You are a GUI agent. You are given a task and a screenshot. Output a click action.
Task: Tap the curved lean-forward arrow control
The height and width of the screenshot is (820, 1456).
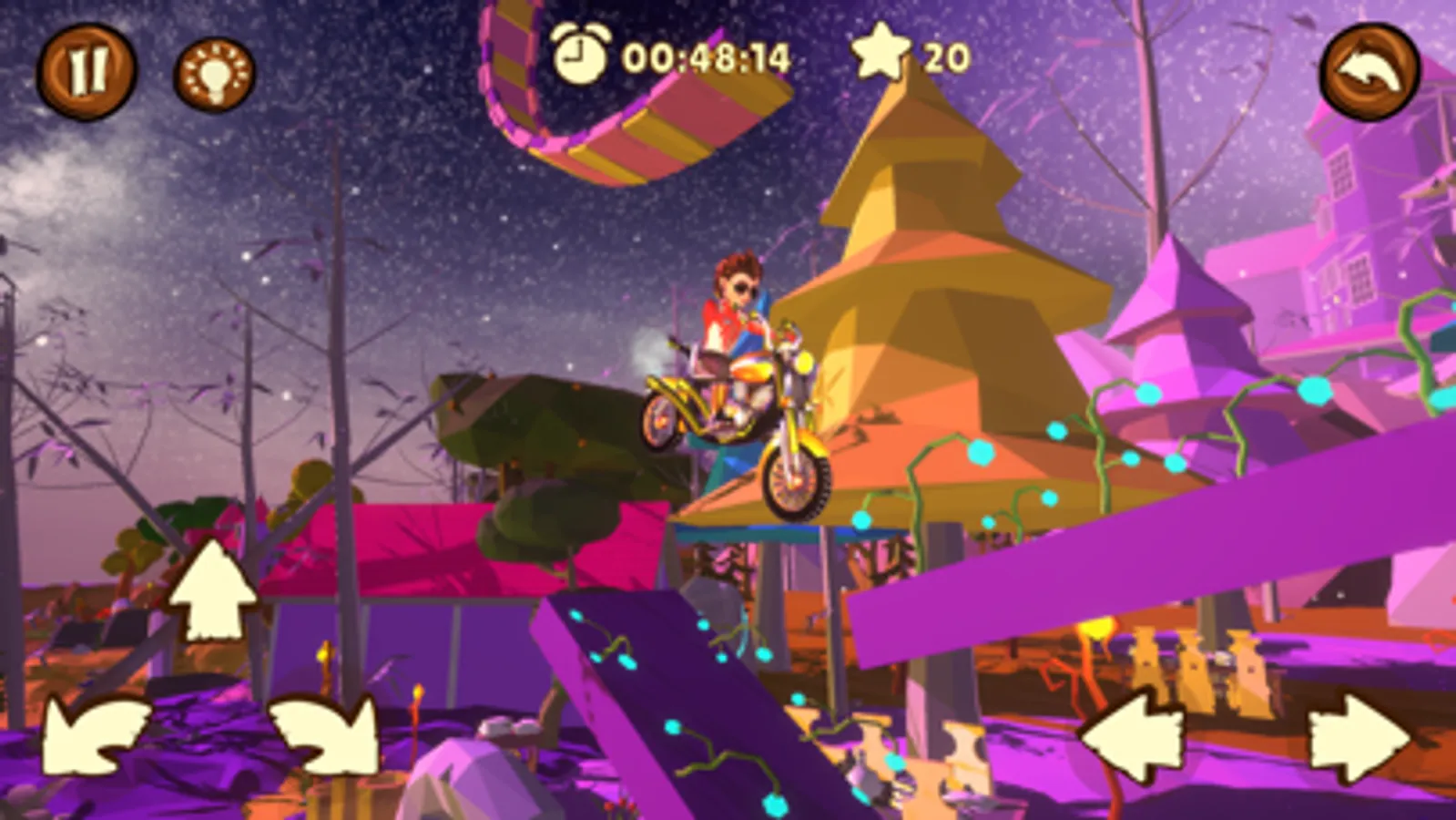click(x=323, y=732)
